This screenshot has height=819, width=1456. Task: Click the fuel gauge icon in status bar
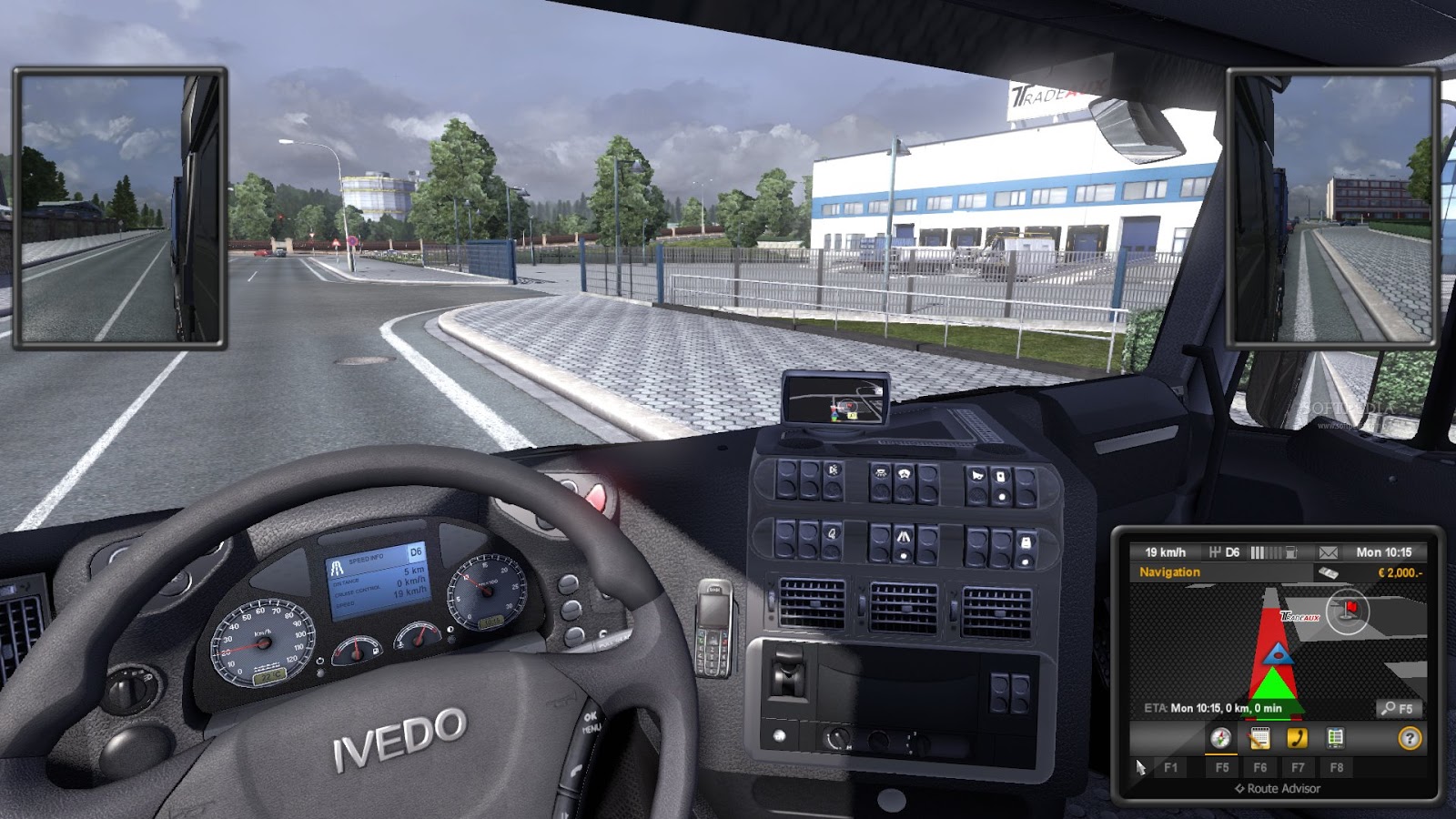[1291, 551]
